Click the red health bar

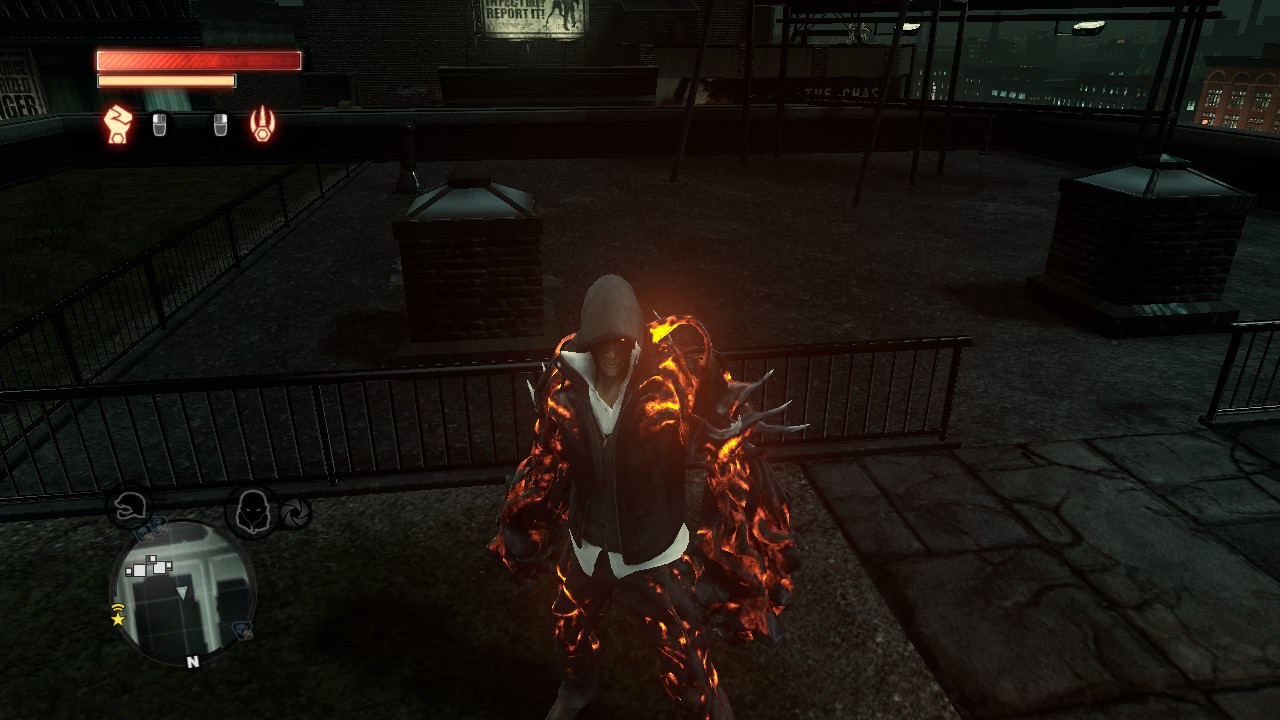coord(197,60)
